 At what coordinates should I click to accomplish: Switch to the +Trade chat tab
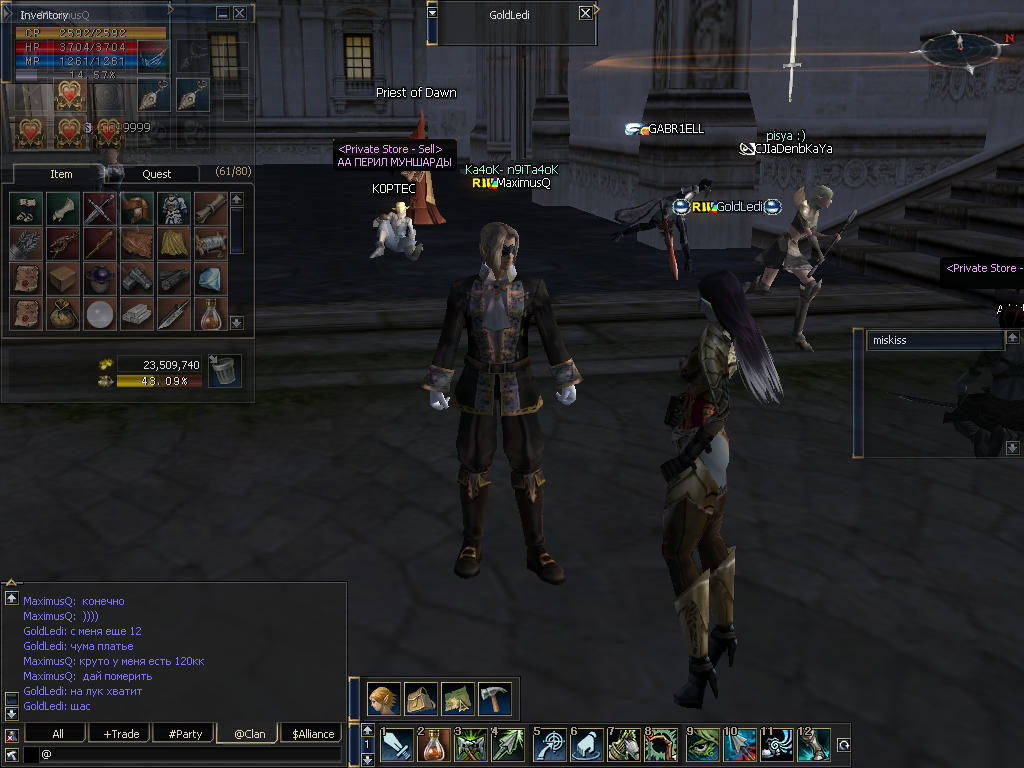pyautogui.click(x=121, y=734)
